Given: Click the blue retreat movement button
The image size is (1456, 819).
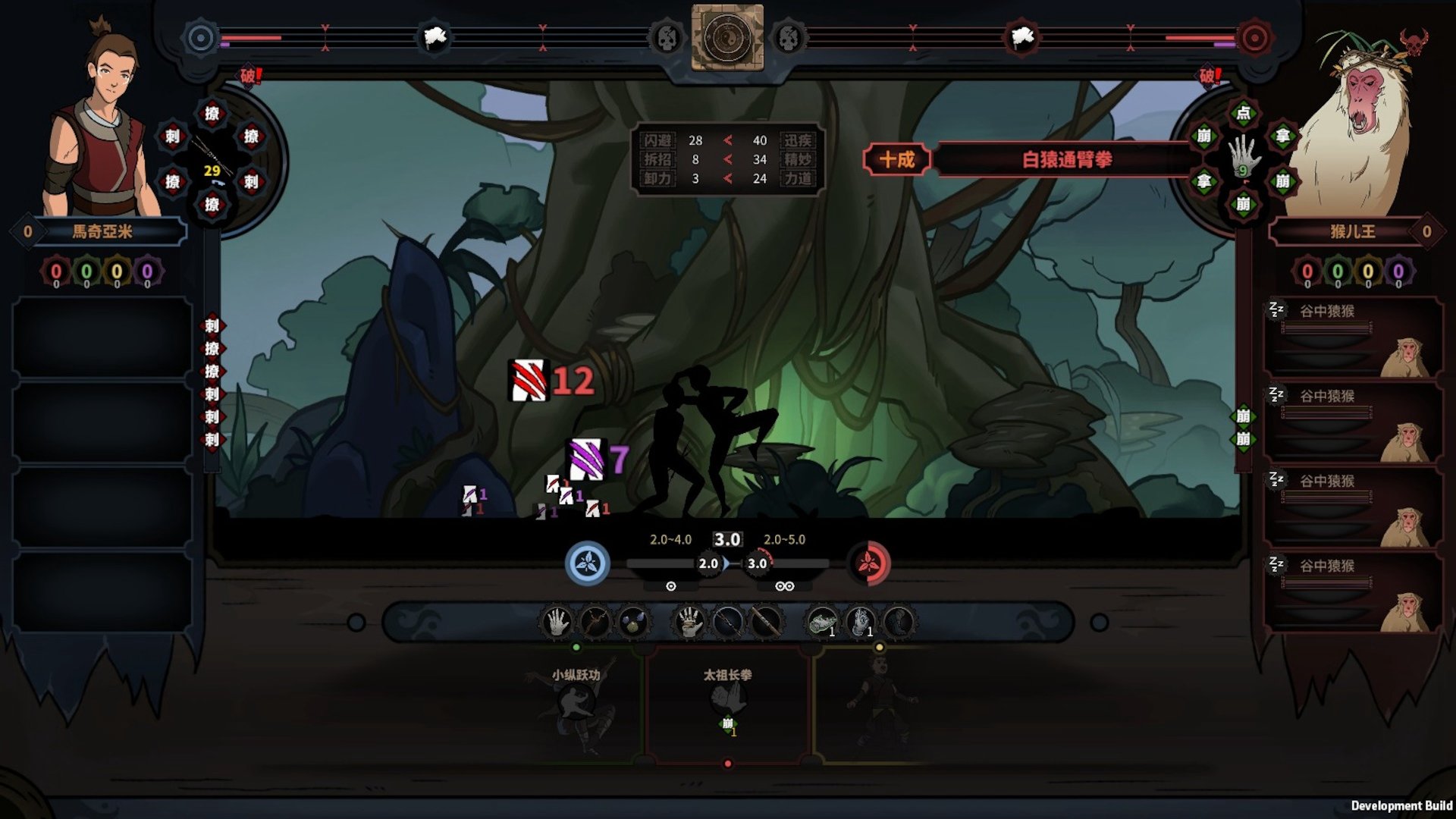Looking at the screenshot, I should pos(587,563).
